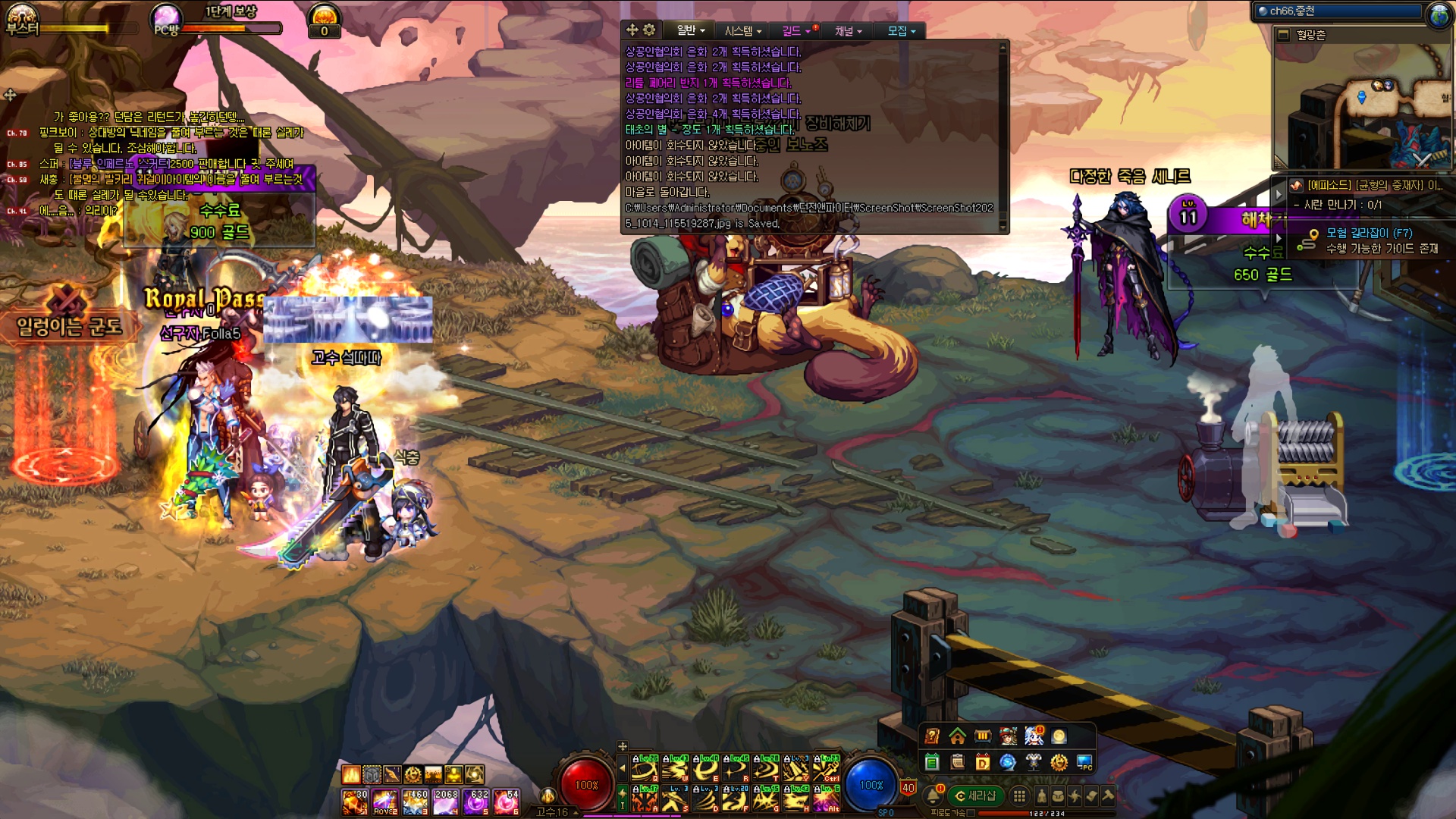Image resolution: width=1456 pixels, height=819 pixels.
Task: Open the notification bell
Action: (933, 795)
